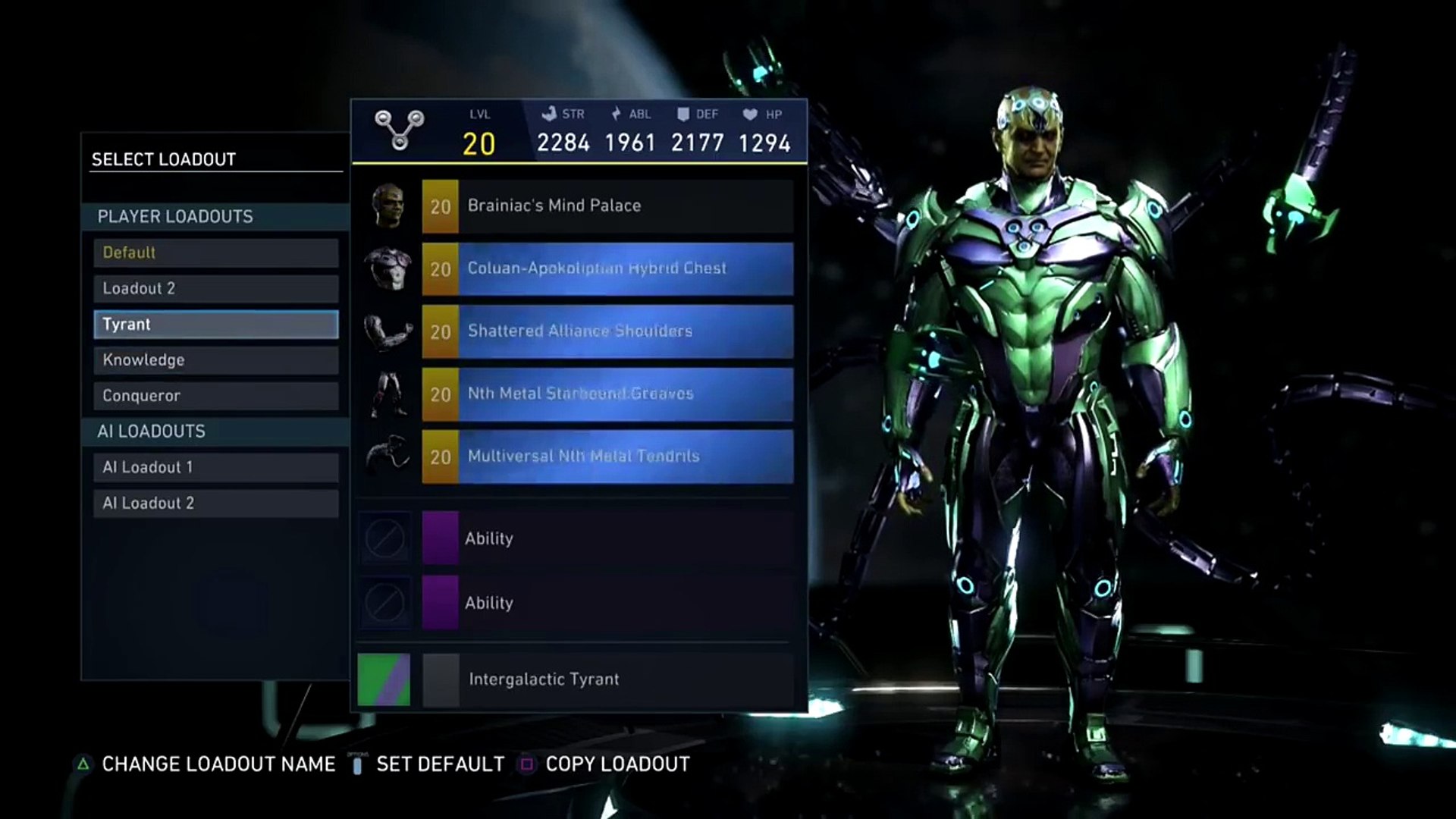Screen dimensions: 1456x819
Task: Pick the Conqueror loadout
Action: [x=215, y=396]
